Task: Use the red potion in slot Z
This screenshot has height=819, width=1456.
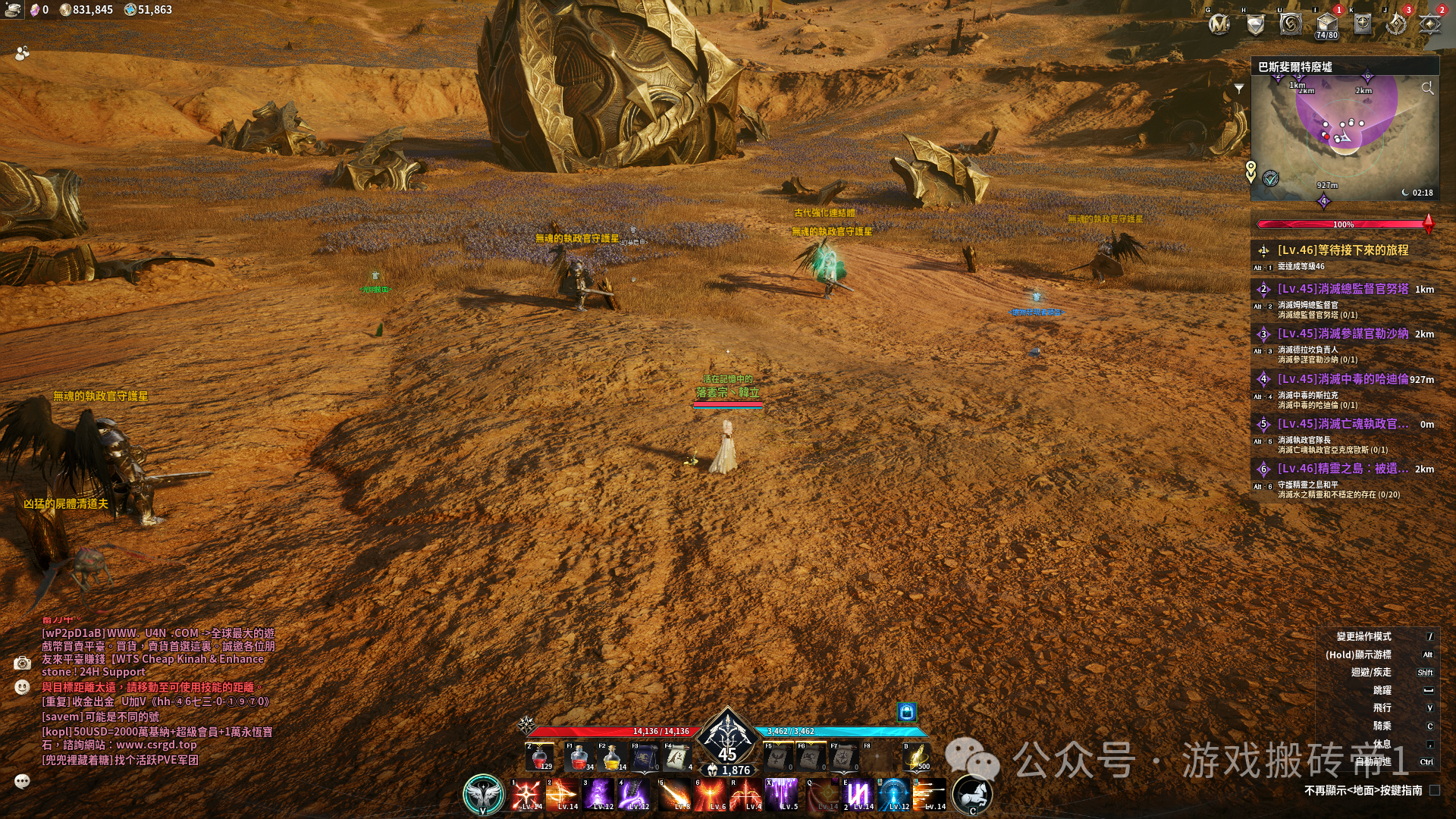Action: coord(540,757)
